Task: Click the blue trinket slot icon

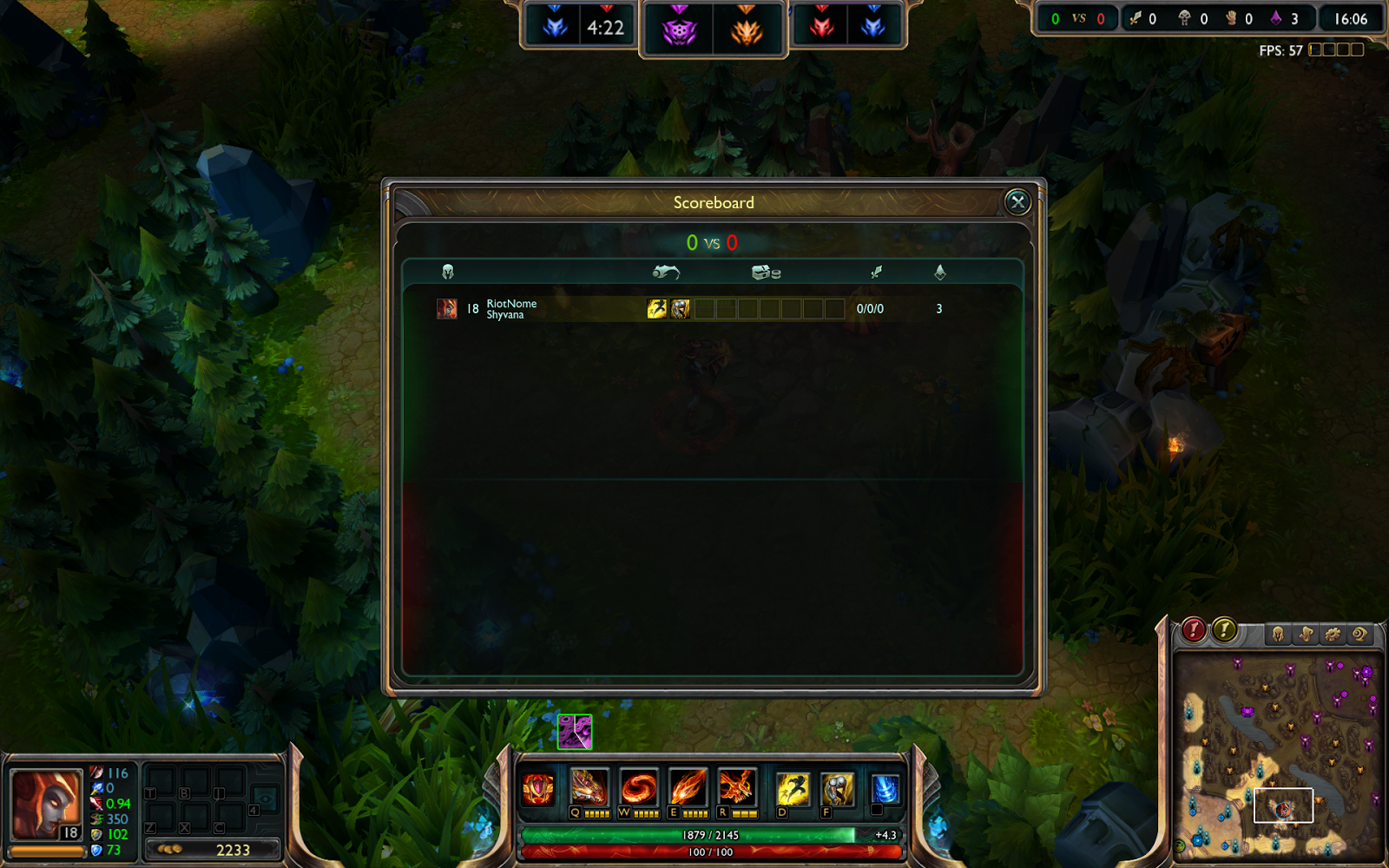Action: (885, 788)
